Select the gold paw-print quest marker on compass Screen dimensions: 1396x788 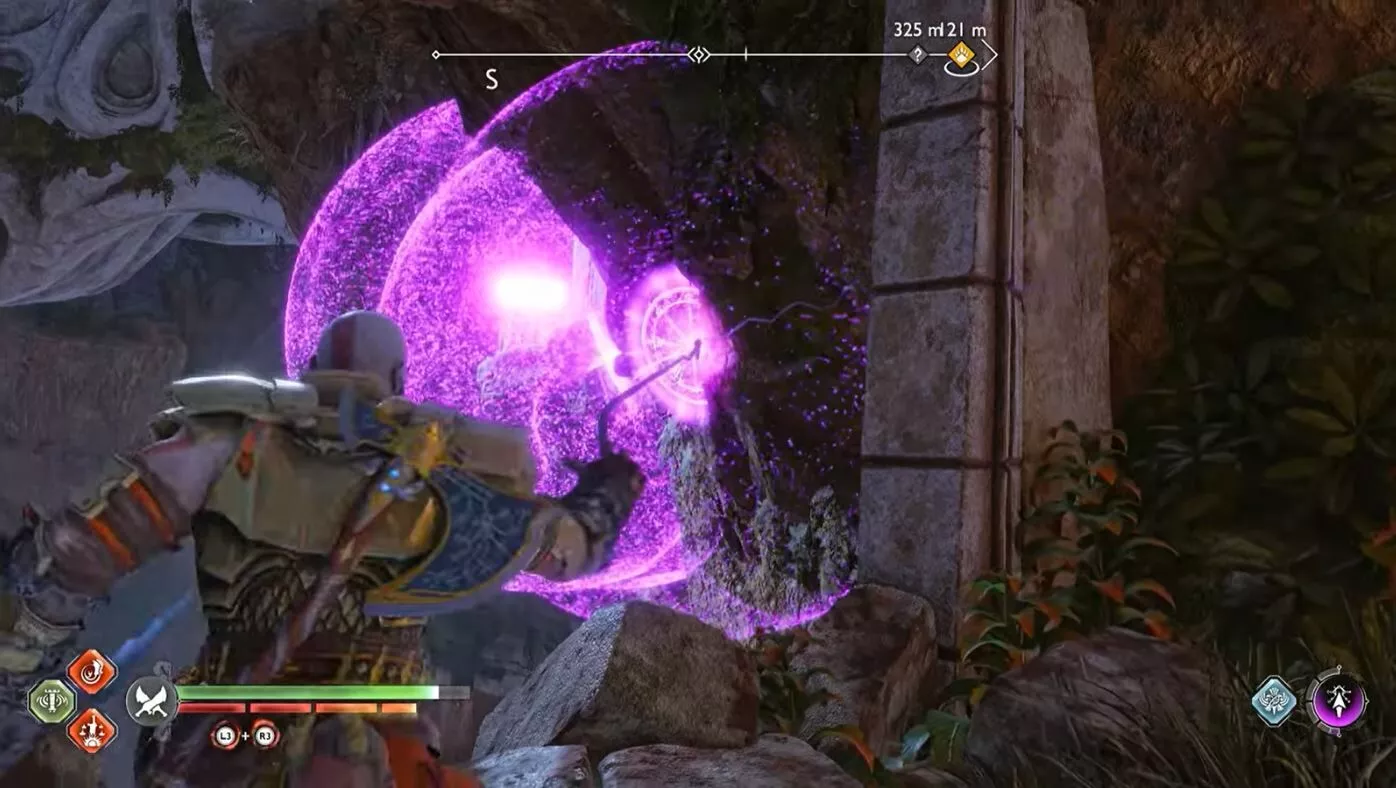(x=961, y=57)
